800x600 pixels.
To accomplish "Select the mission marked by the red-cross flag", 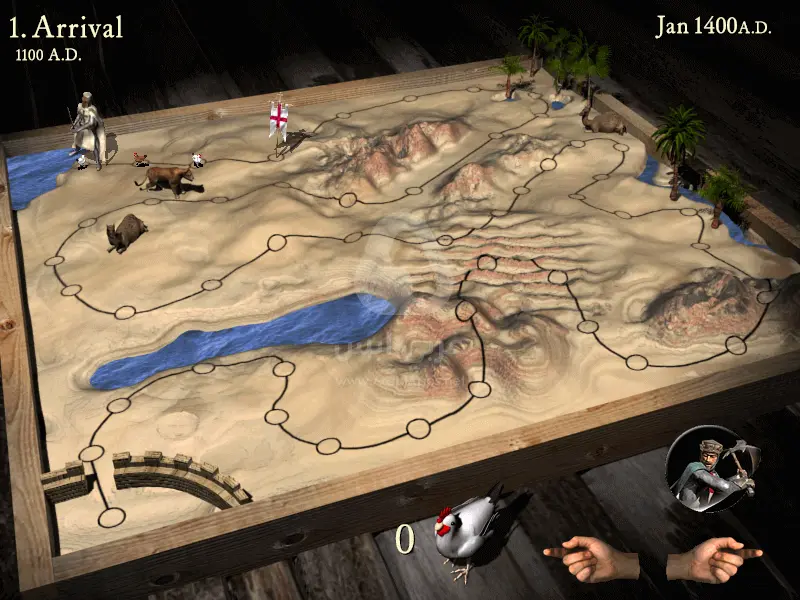I will pyautogui.click(x=279, y=125).
